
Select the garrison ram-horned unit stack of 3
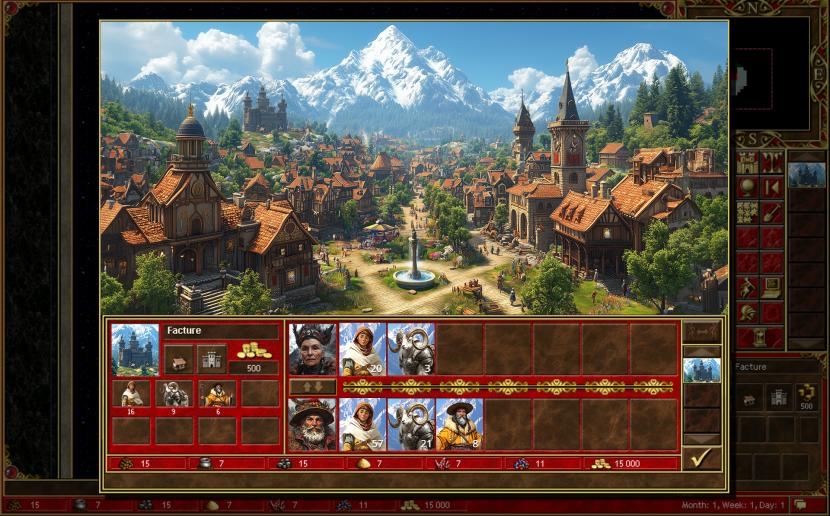[410, 348]
